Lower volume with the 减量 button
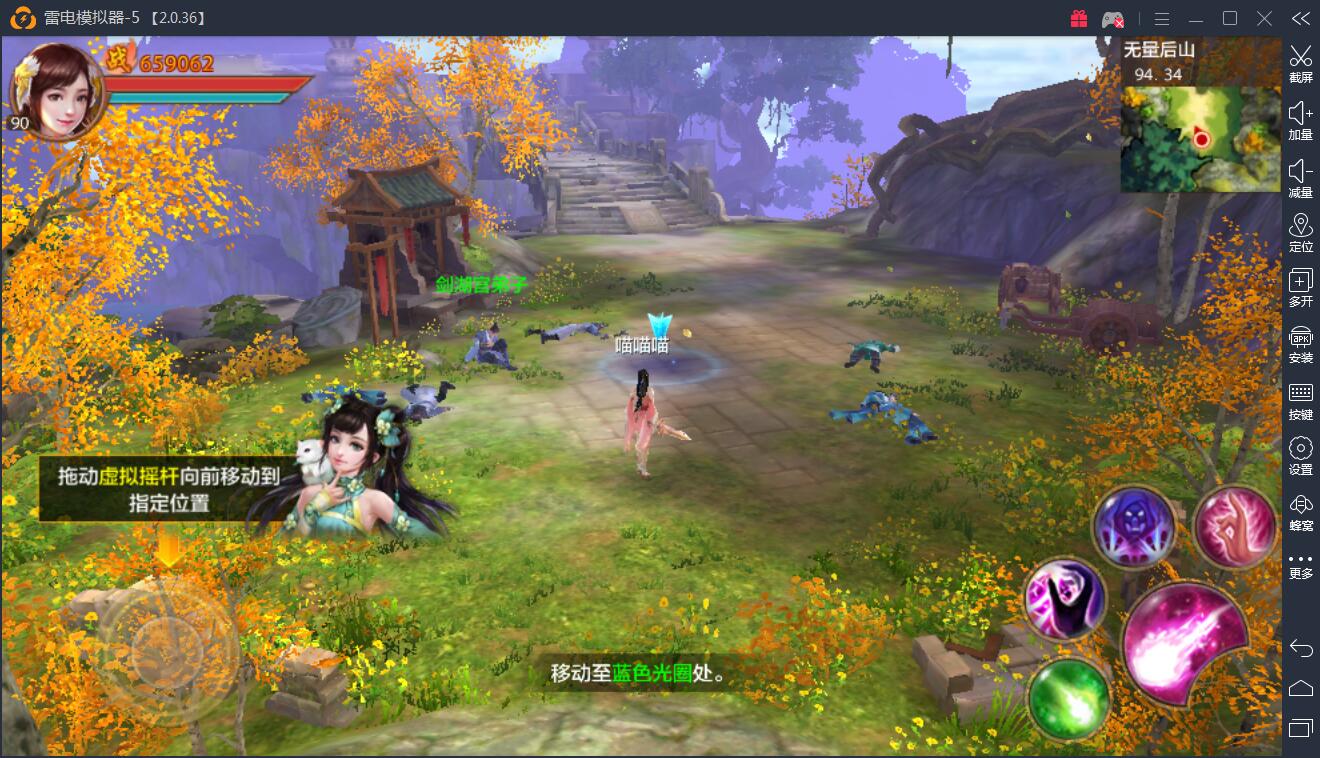 (x=1300, y=178)
